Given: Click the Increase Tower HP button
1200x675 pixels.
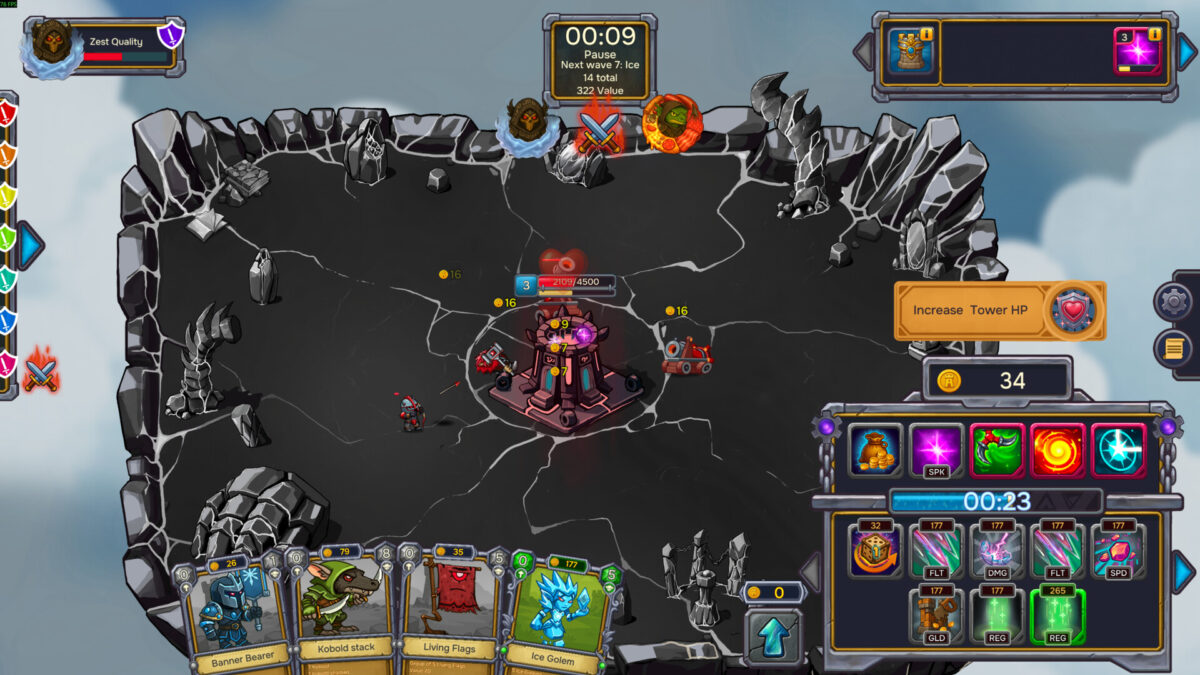Looking at the screenshot, I should (x=999, y=310).
